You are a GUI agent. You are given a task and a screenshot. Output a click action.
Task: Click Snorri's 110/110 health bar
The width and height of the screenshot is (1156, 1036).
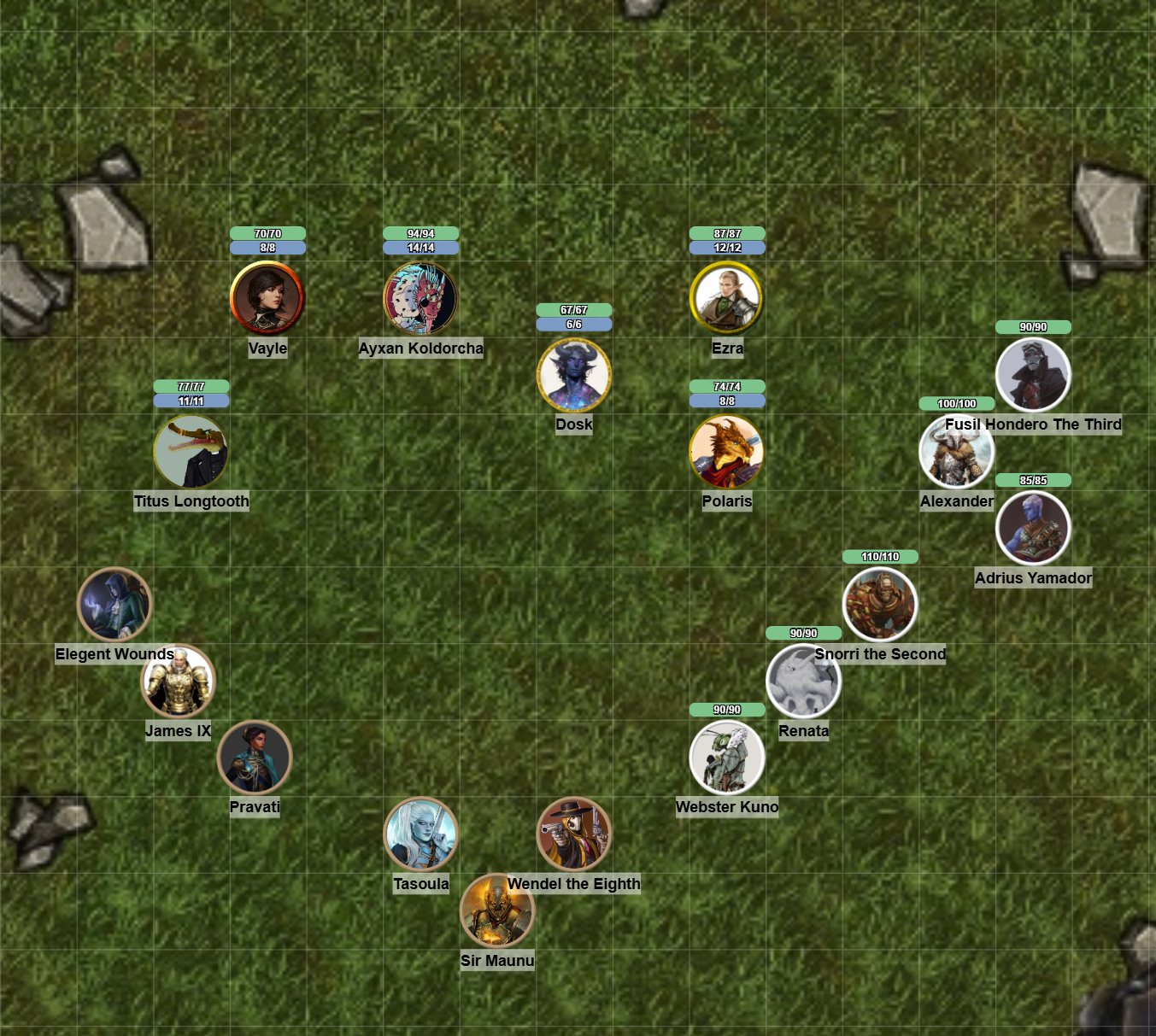click(881, 556)
